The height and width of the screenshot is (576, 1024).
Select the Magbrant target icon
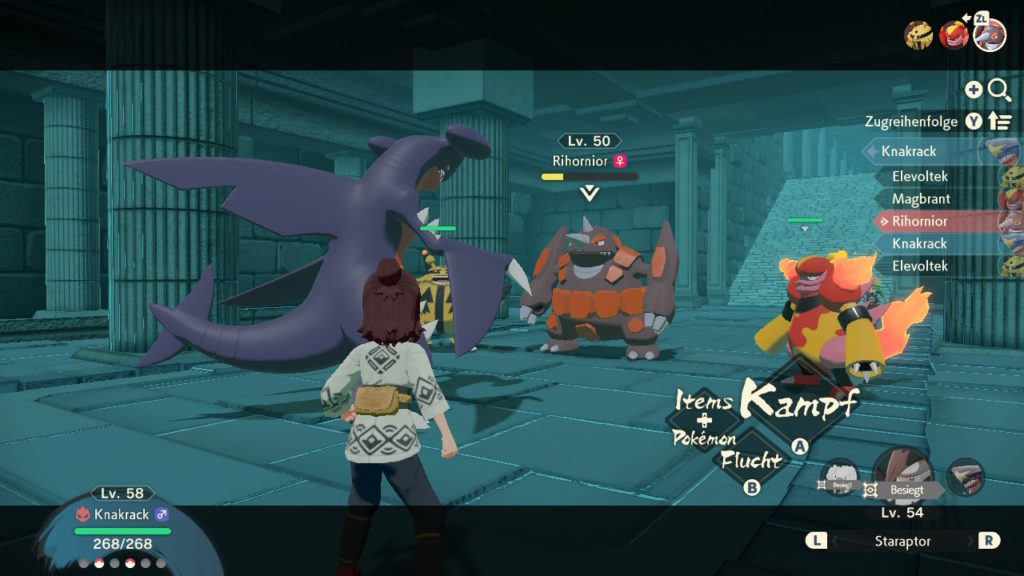pyautogui.click(x=954, y=35)
